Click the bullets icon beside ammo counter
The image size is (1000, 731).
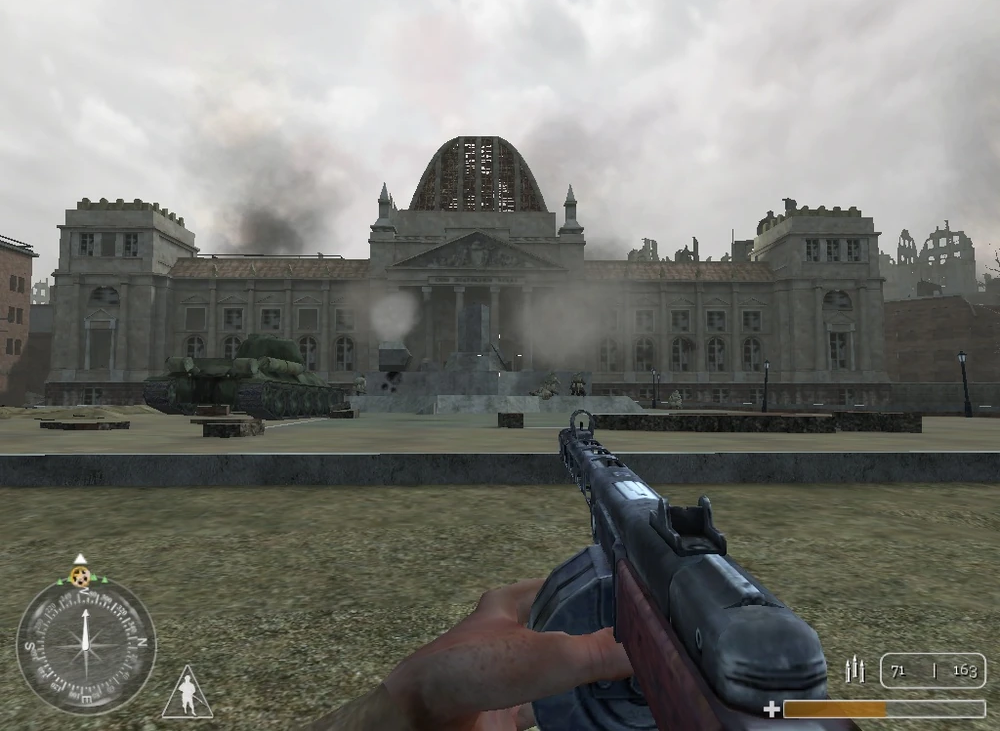pyautogui.click(x=855, y=670)
